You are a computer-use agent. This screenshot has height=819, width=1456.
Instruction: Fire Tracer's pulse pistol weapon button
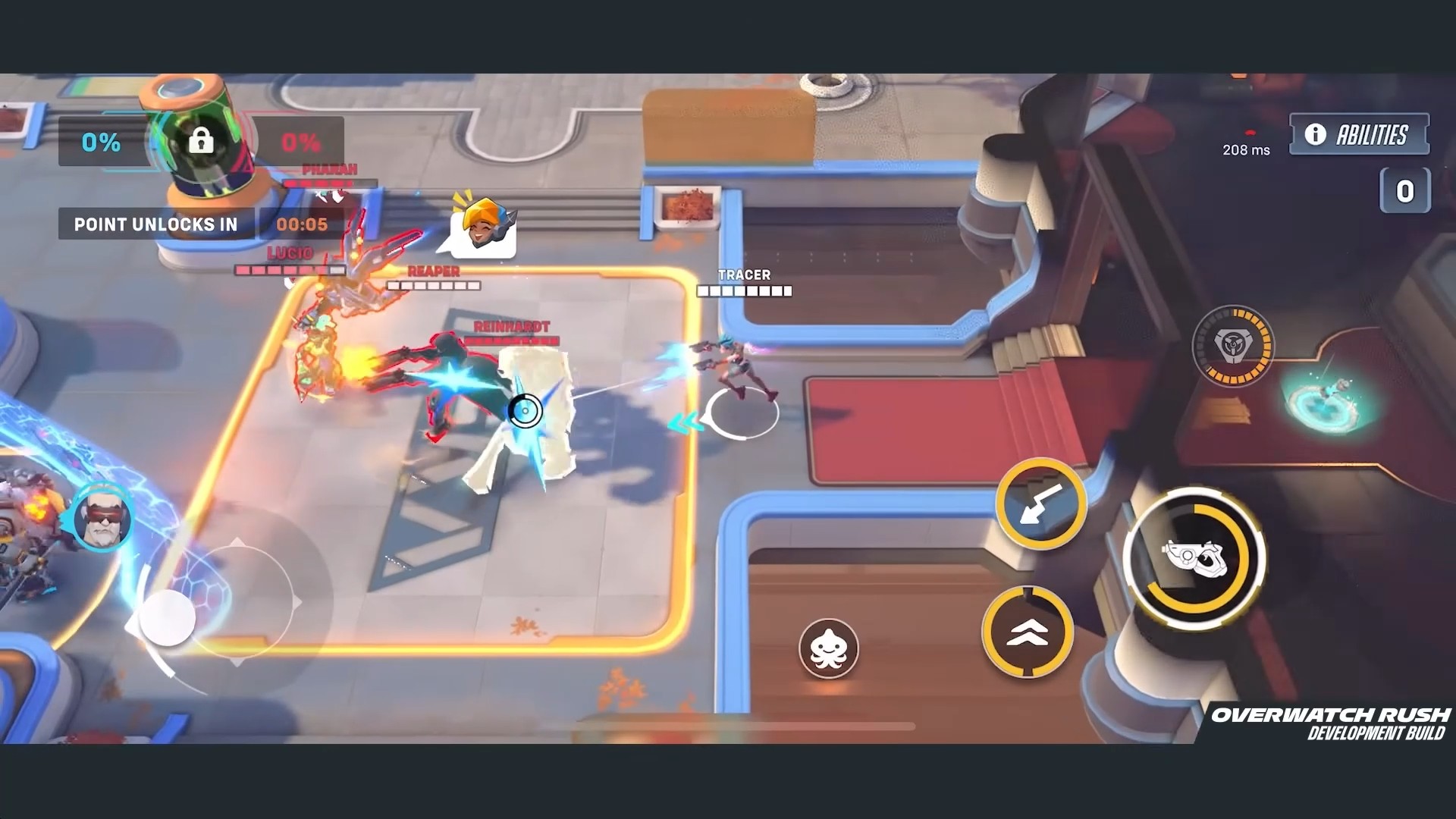tap(1196, 559)
